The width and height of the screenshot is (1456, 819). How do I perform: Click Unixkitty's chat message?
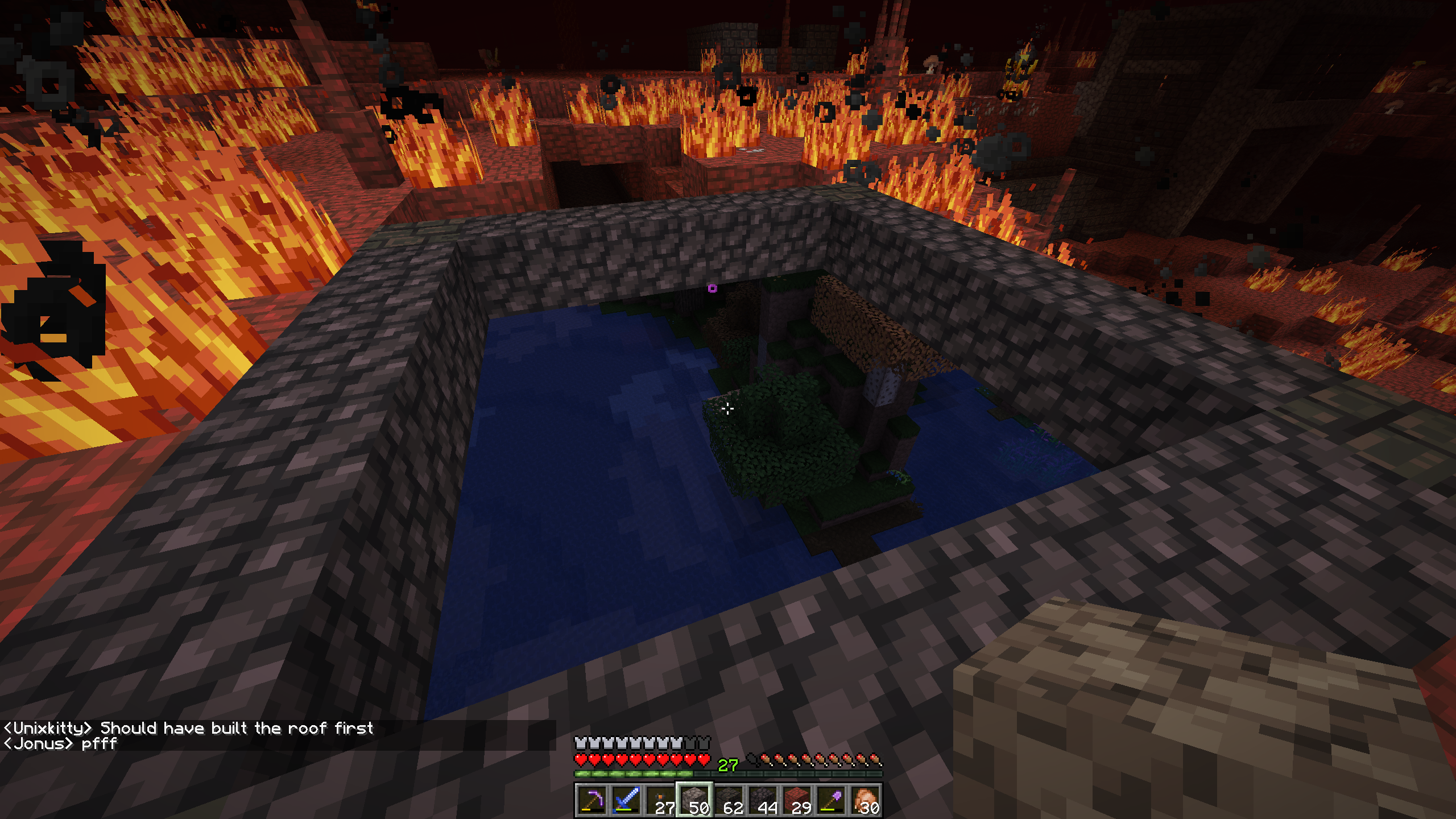188,728
